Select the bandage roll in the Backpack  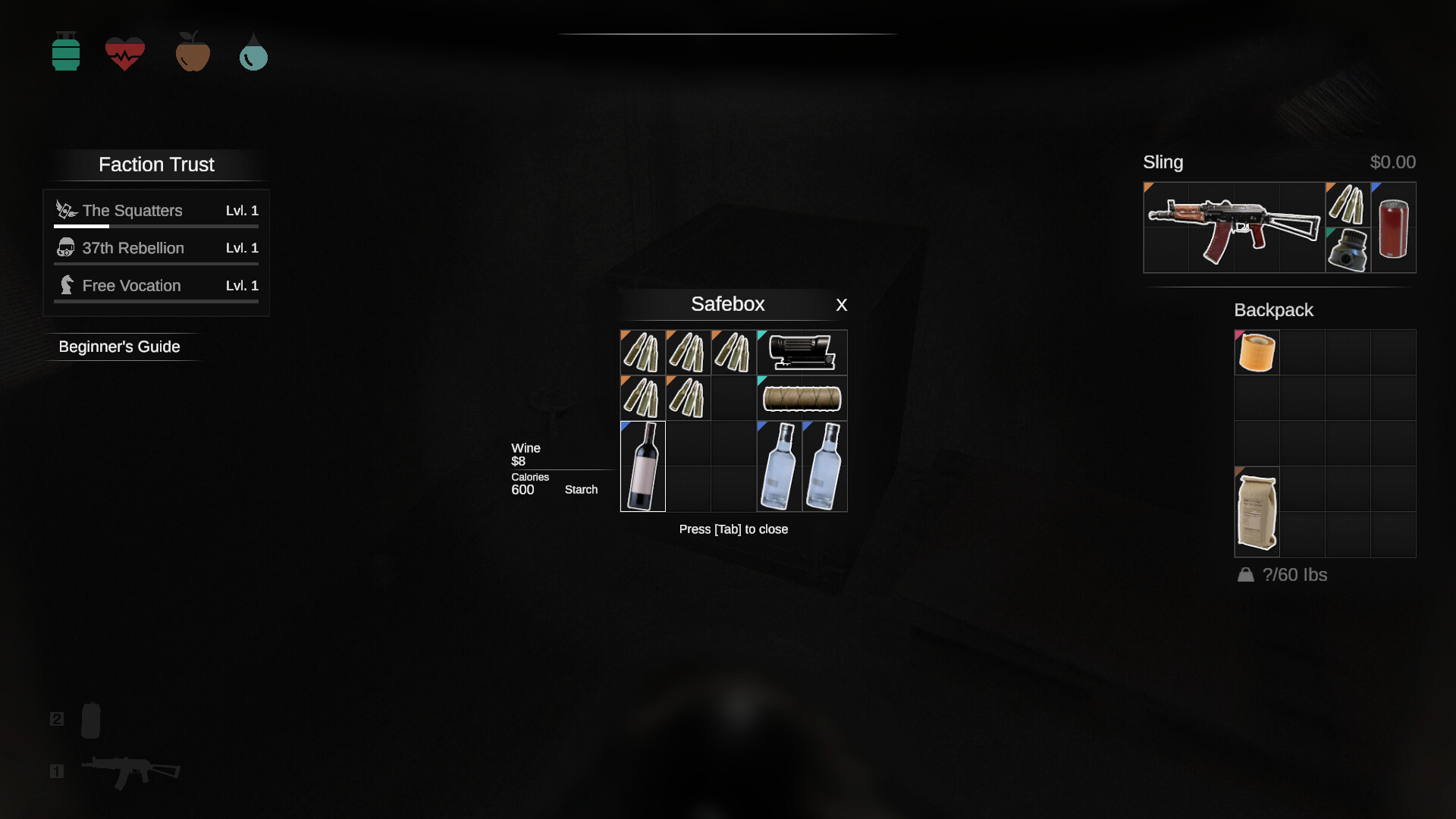coord(1257,351)
